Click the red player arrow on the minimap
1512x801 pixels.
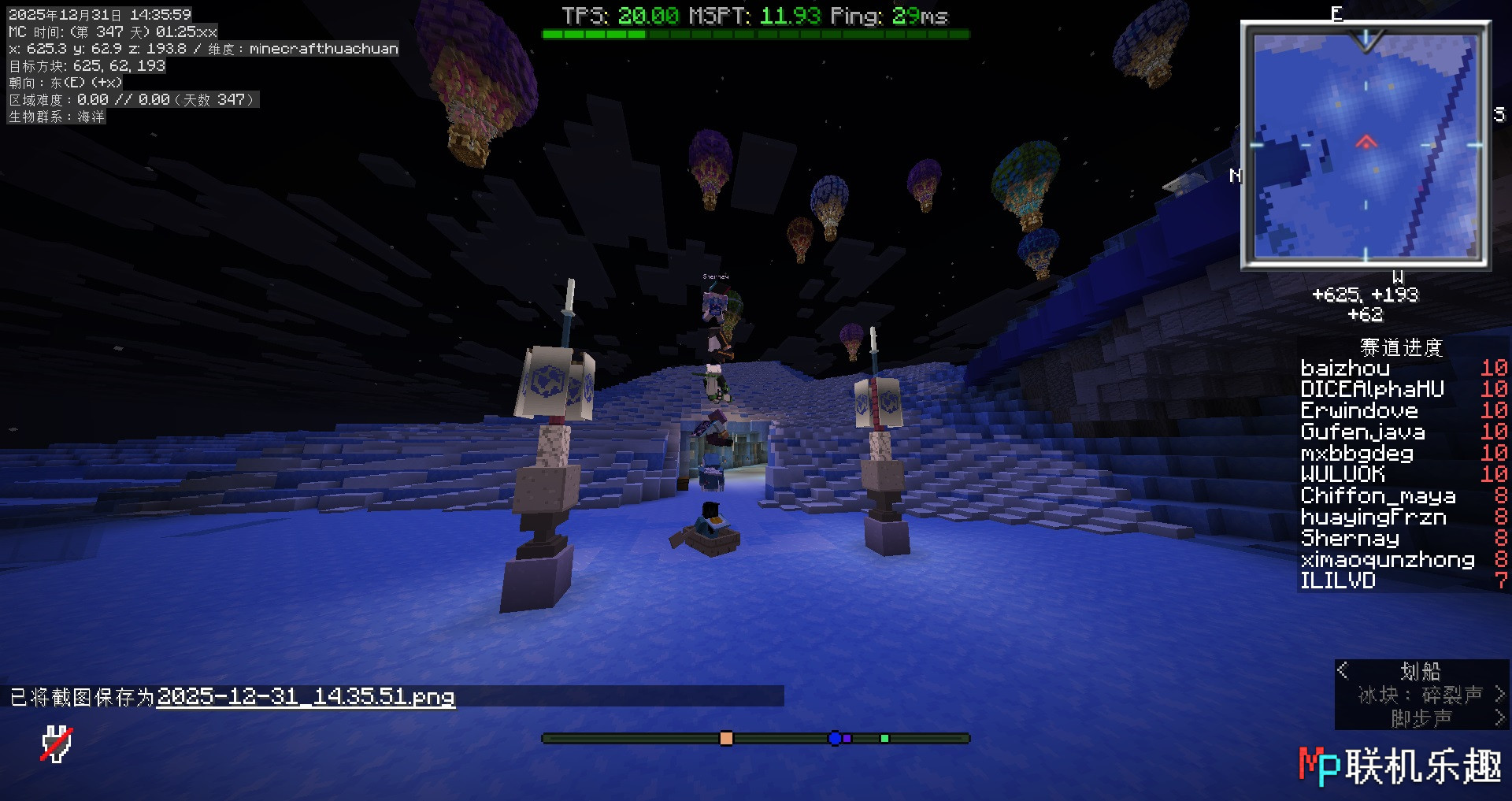(x=1366, y=143)
